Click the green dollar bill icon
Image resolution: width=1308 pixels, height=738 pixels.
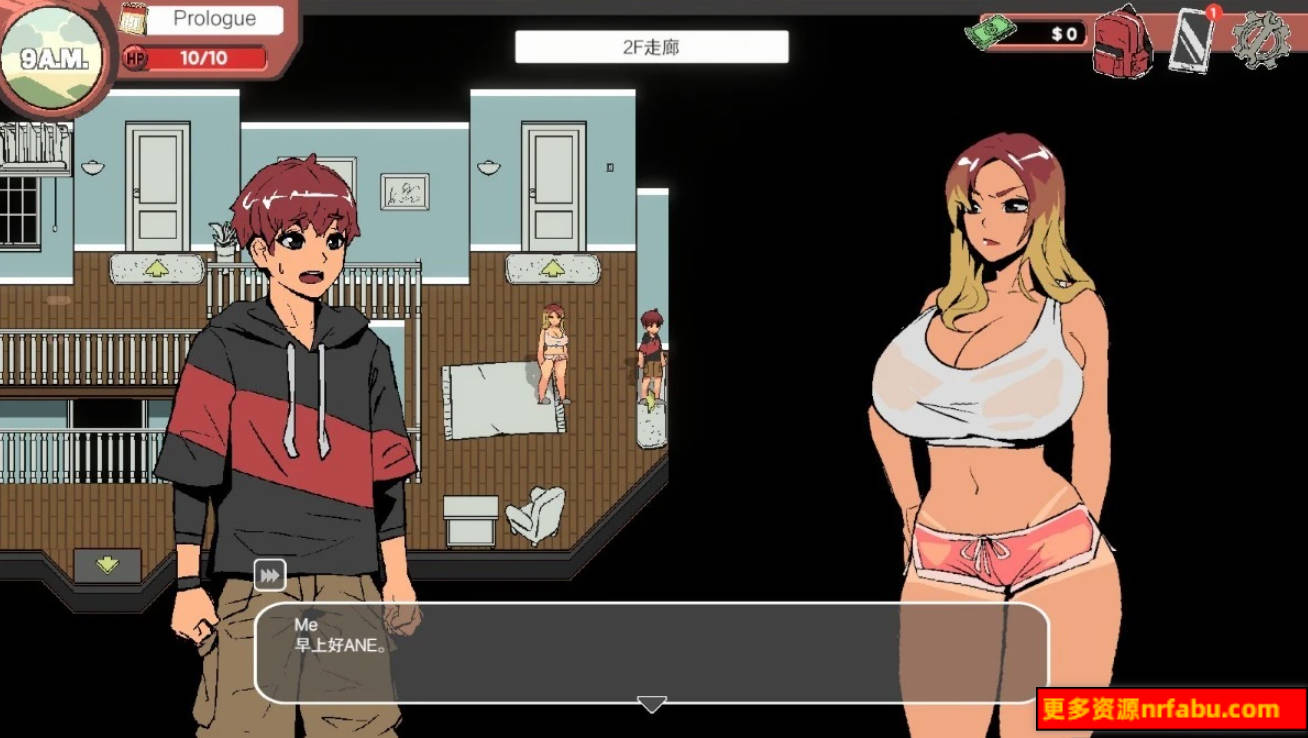click(x=990, y=31)
